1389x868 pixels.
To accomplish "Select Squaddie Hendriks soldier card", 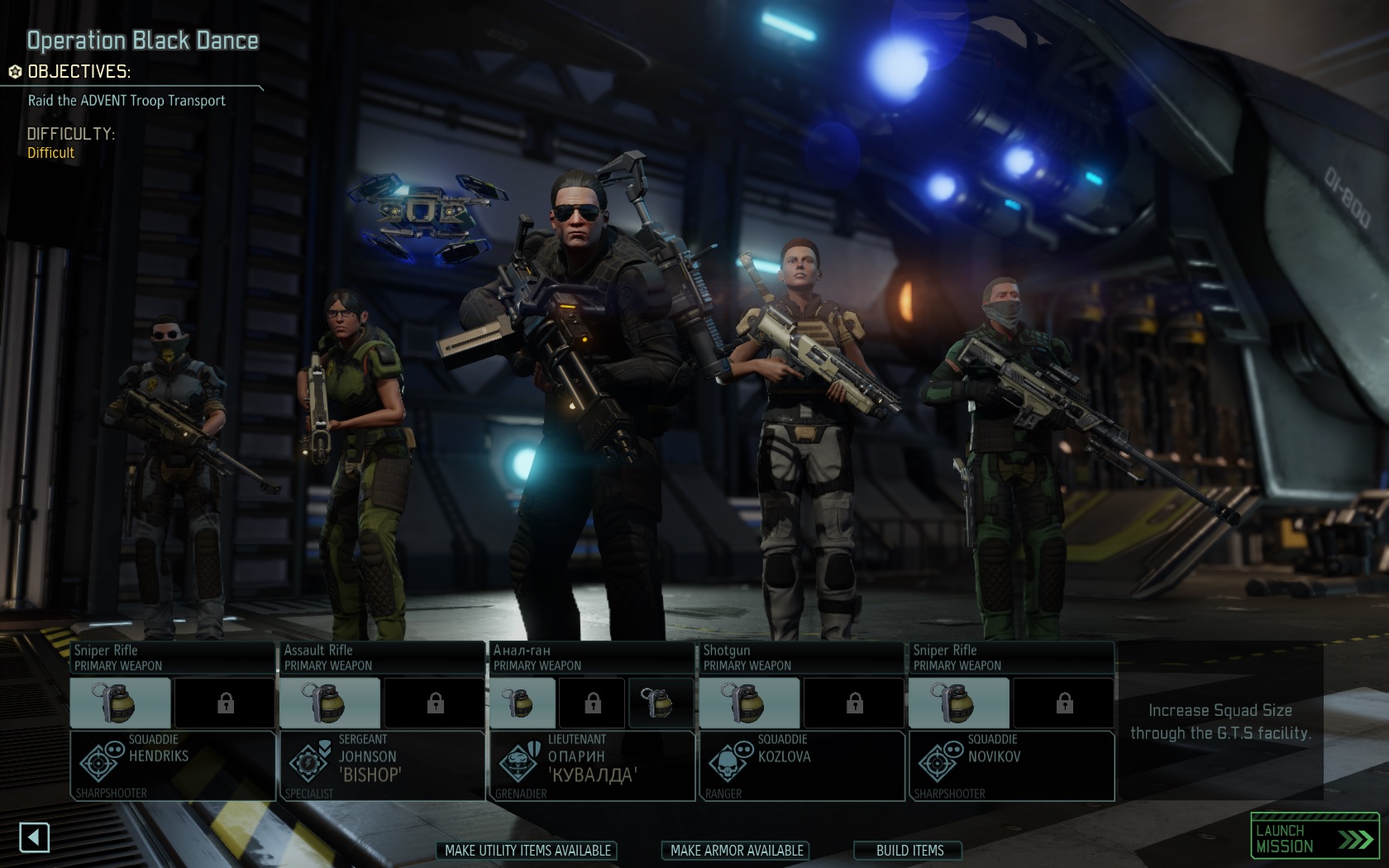I will coord(173,765).
